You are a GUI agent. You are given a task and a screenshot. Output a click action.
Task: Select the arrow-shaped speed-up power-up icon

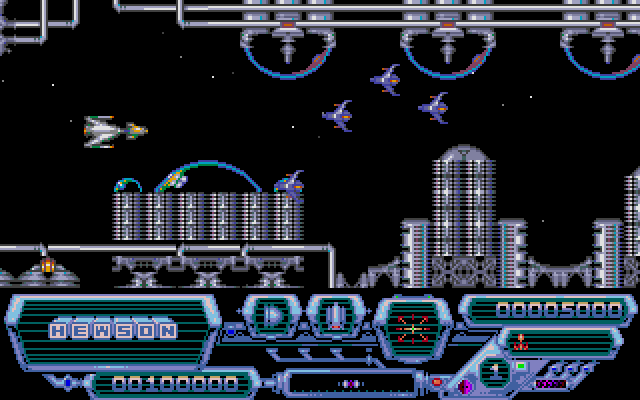(272, 317)
